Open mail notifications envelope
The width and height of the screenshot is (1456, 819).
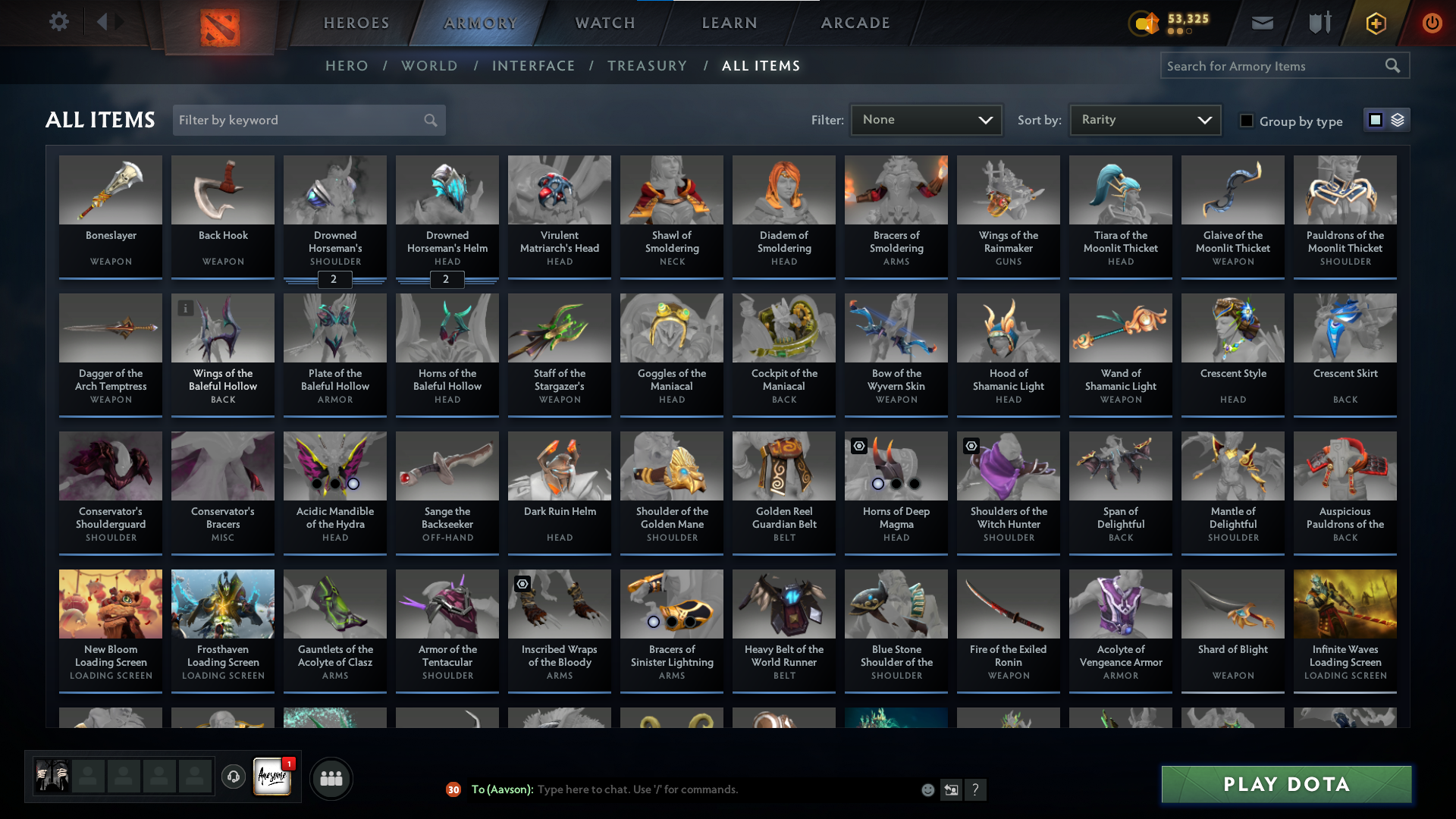click(x=1261, y=23)
